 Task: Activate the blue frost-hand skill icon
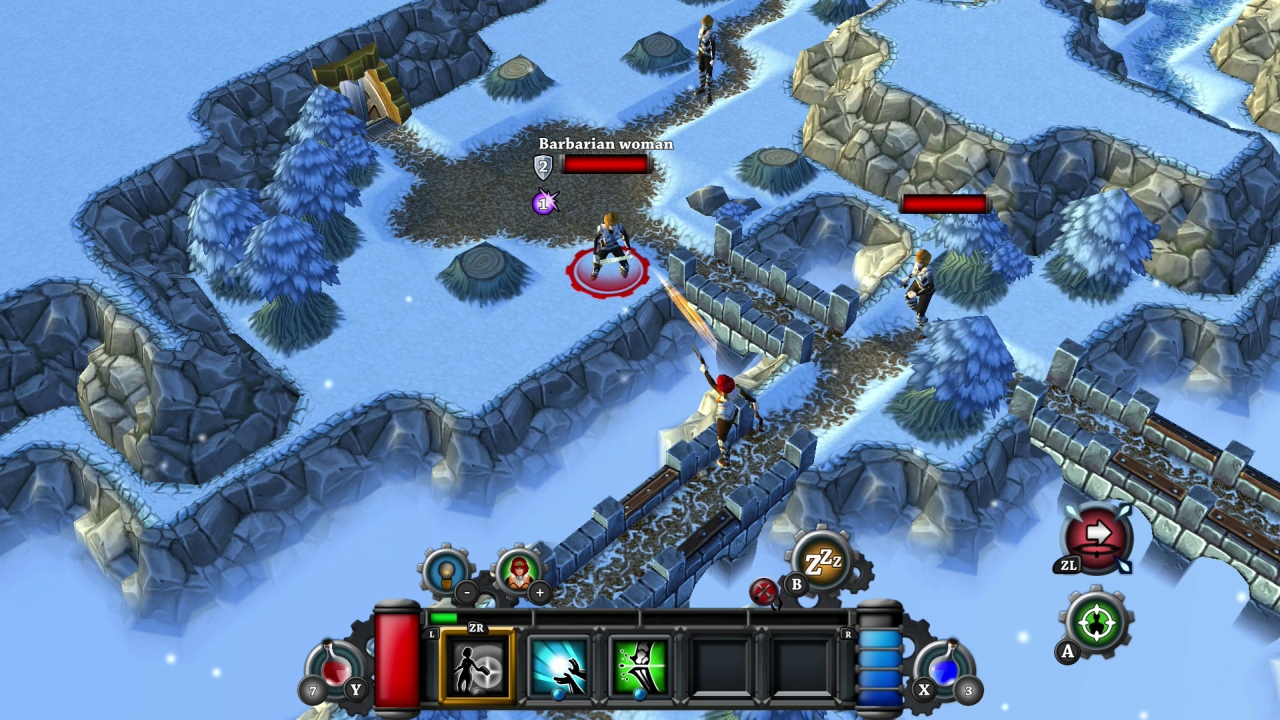point(557,665)
